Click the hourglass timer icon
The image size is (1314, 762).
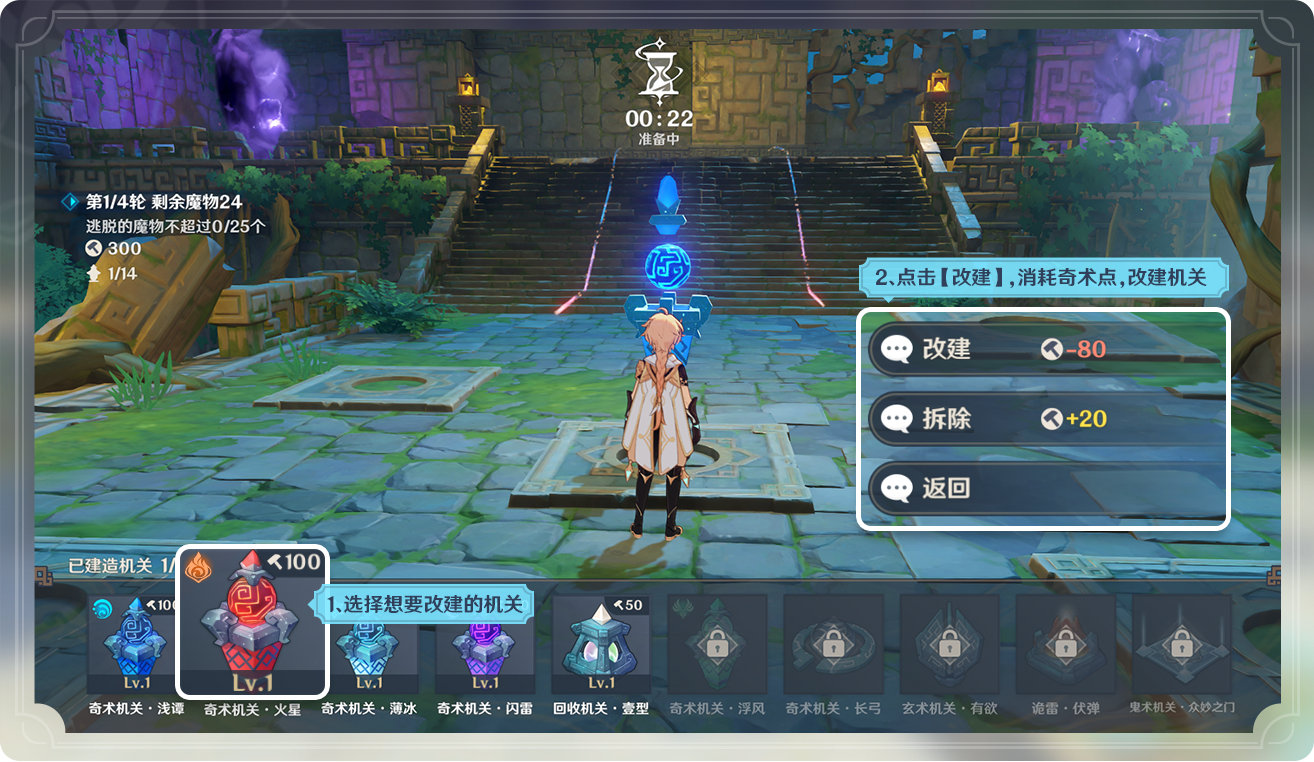[659, 73]
